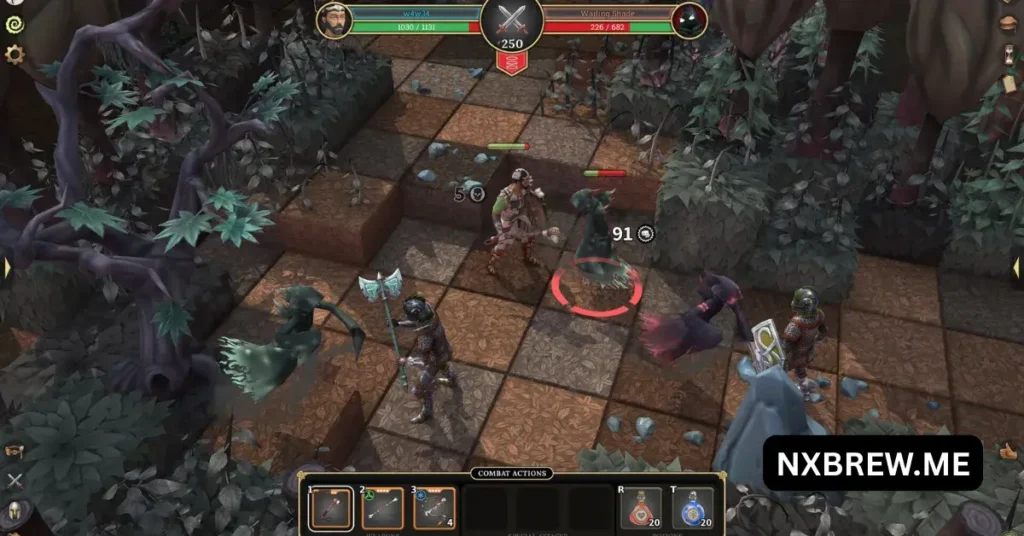This screenshot has height=536, width=1024.
Task: Open settings with the gear icon
Action: (x=14, y=54)
